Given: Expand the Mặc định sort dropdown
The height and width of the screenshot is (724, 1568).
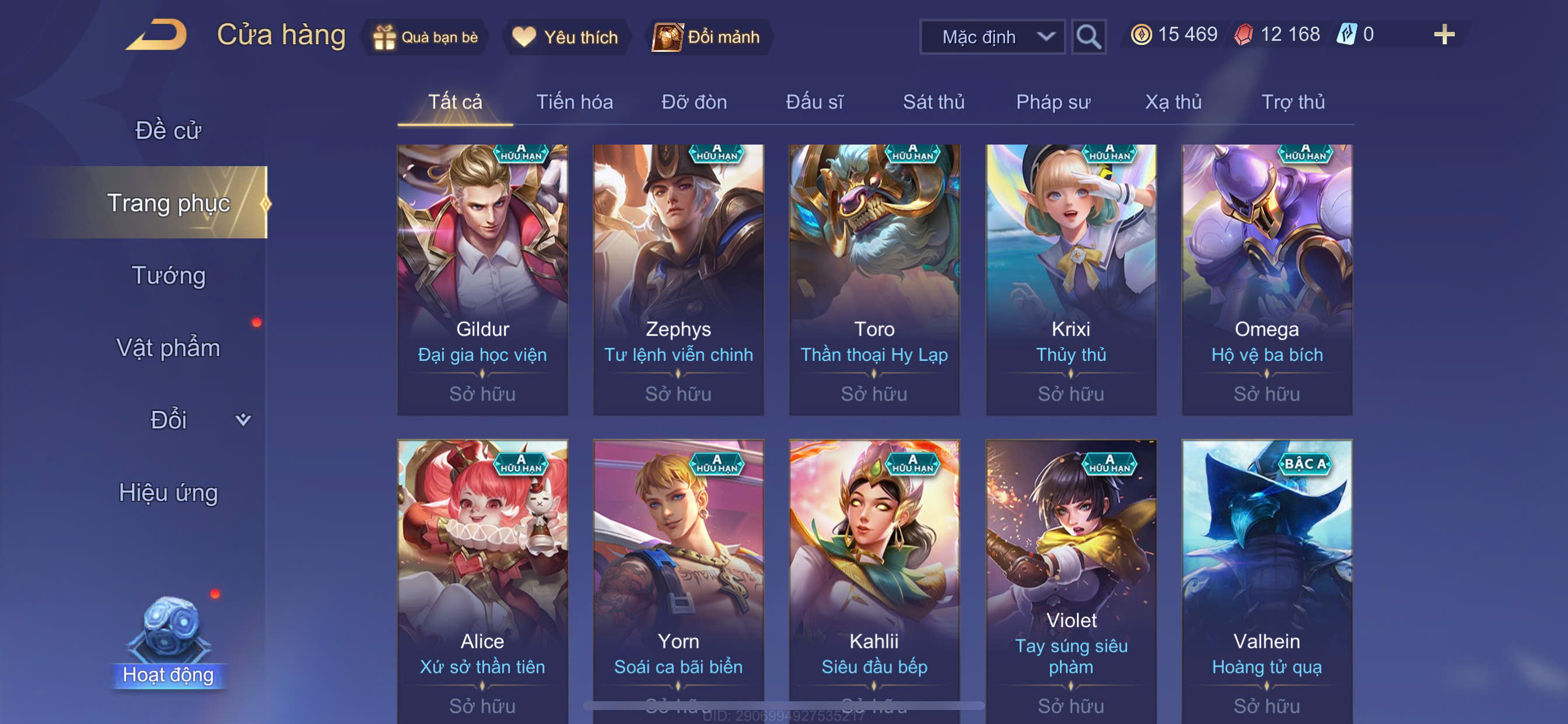Looking at the screenshot, I should 992,37.
